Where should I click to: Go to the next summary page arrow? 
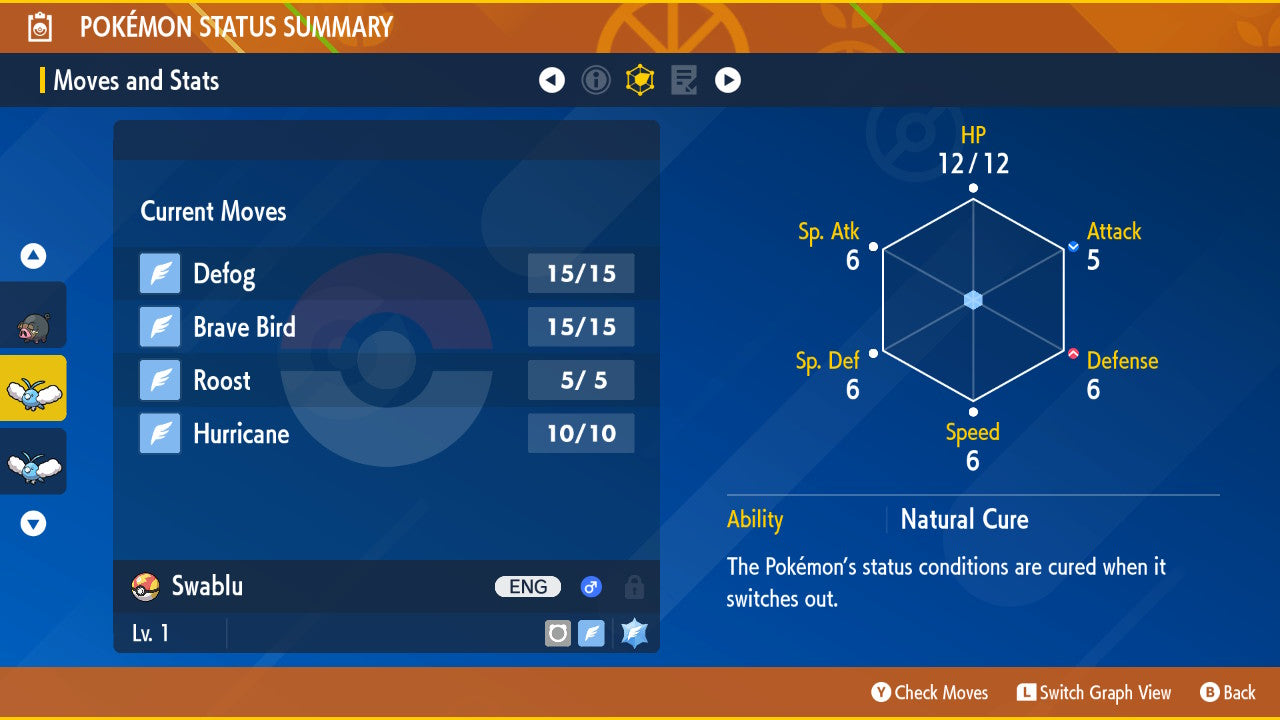728,80
